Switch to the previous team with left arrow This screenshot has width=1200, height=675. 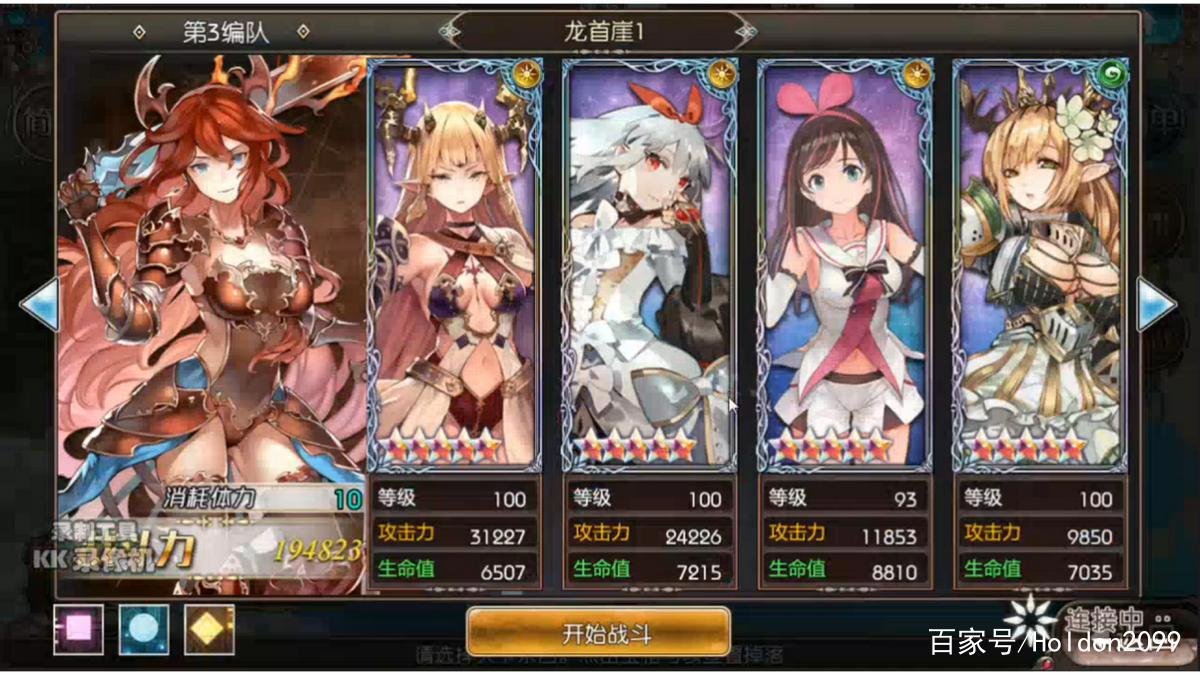click(40, 304)
